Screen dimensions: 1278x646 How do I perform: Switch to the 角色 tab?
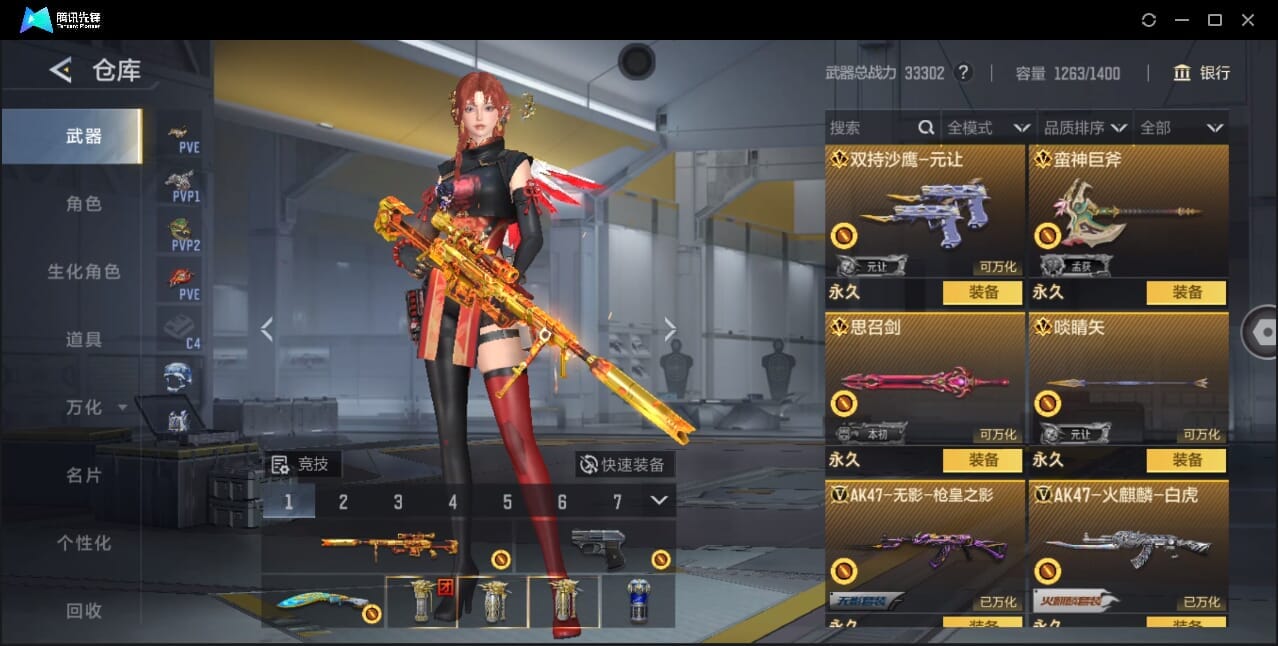pyautogui.click(x=84, y=204)
